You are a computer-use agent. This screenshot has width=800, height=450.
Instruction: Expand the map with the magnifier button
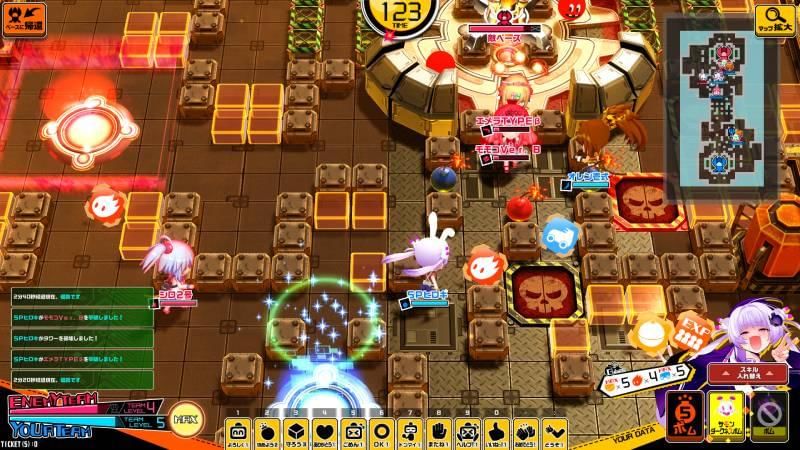coord(776,18)
